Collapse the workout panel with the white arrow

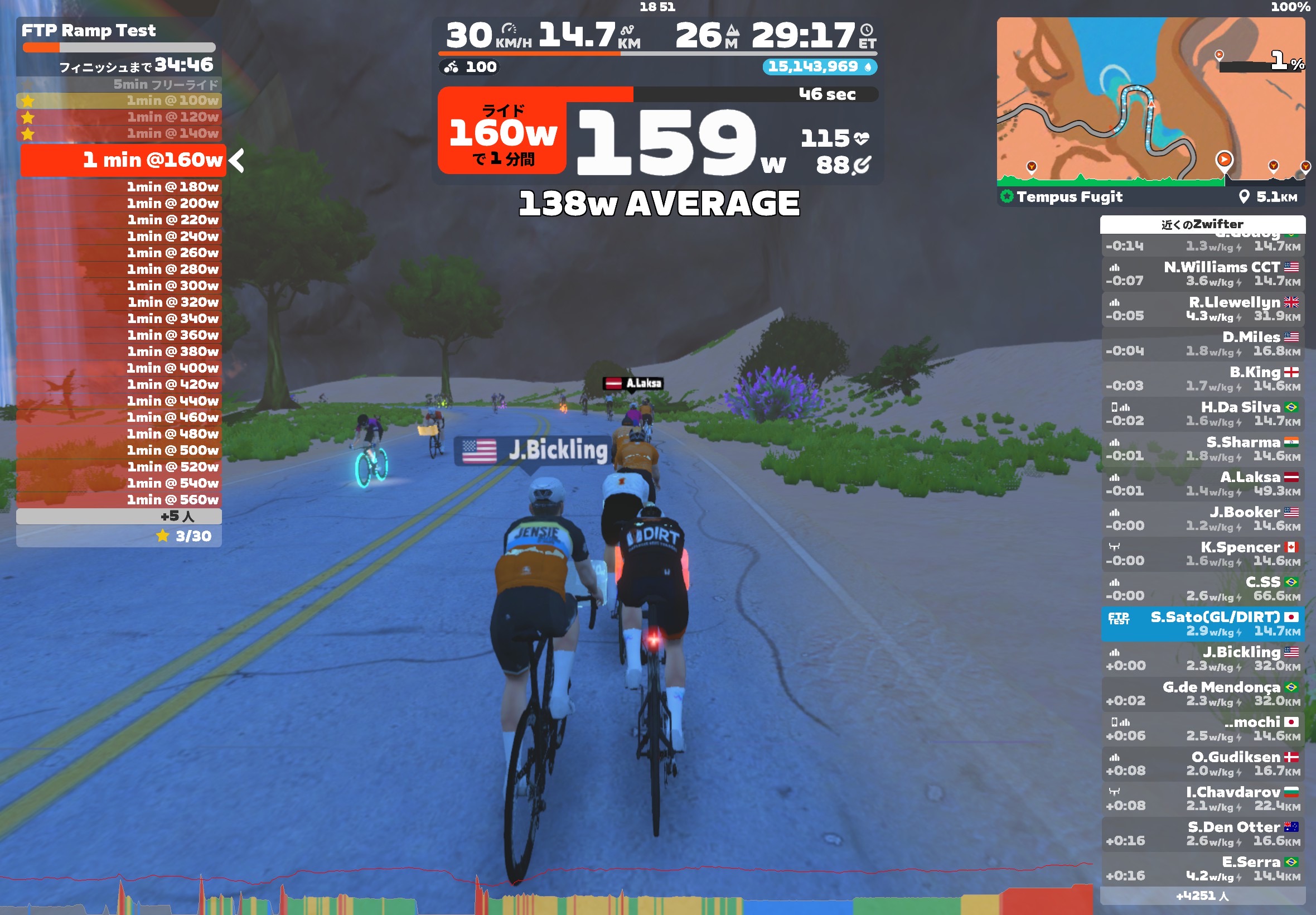pyautogui.click(x=236, y=161)
